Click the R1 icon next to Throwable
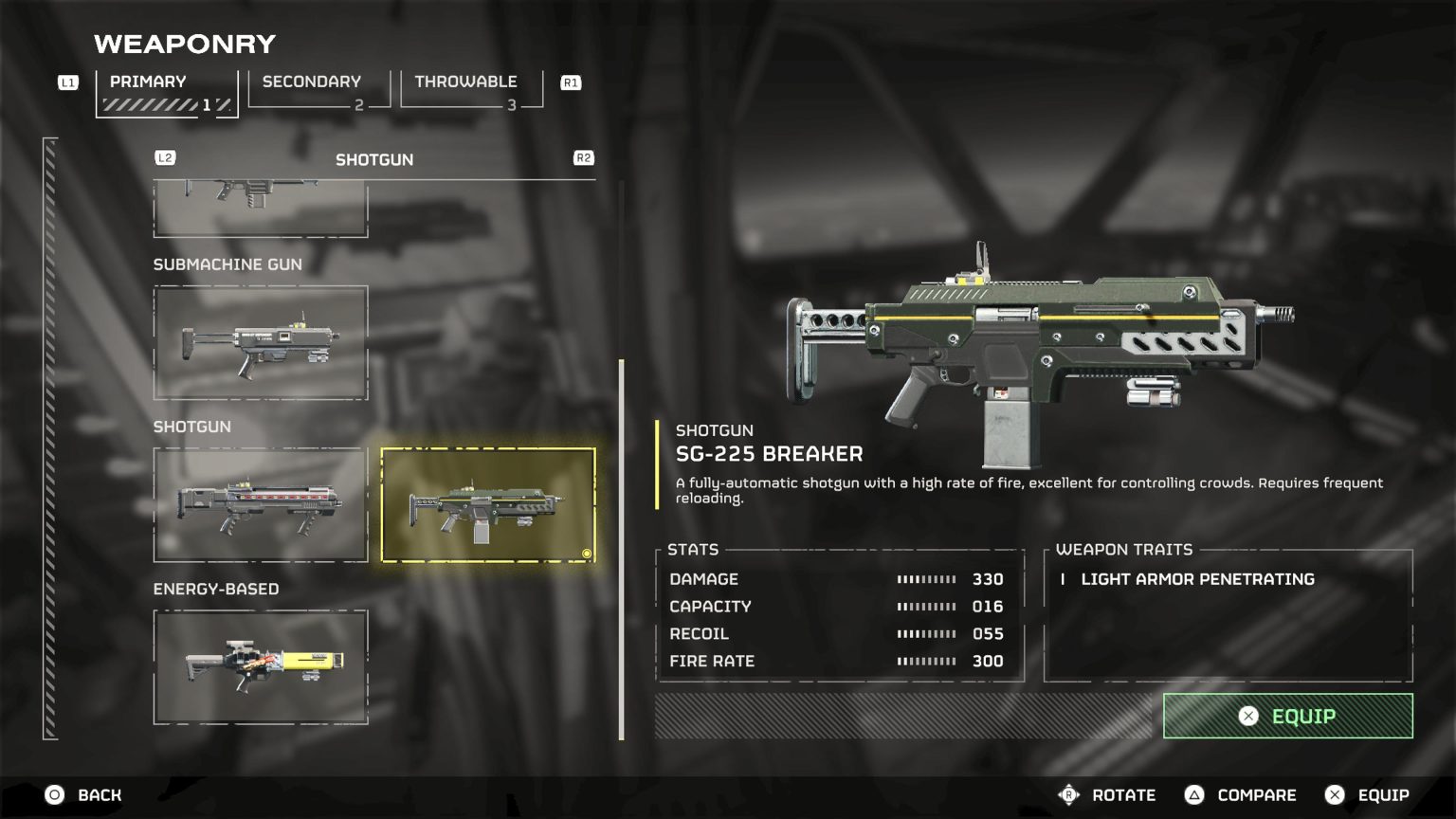This screenshot has width=1456, height=819. [x=570, y=83]
